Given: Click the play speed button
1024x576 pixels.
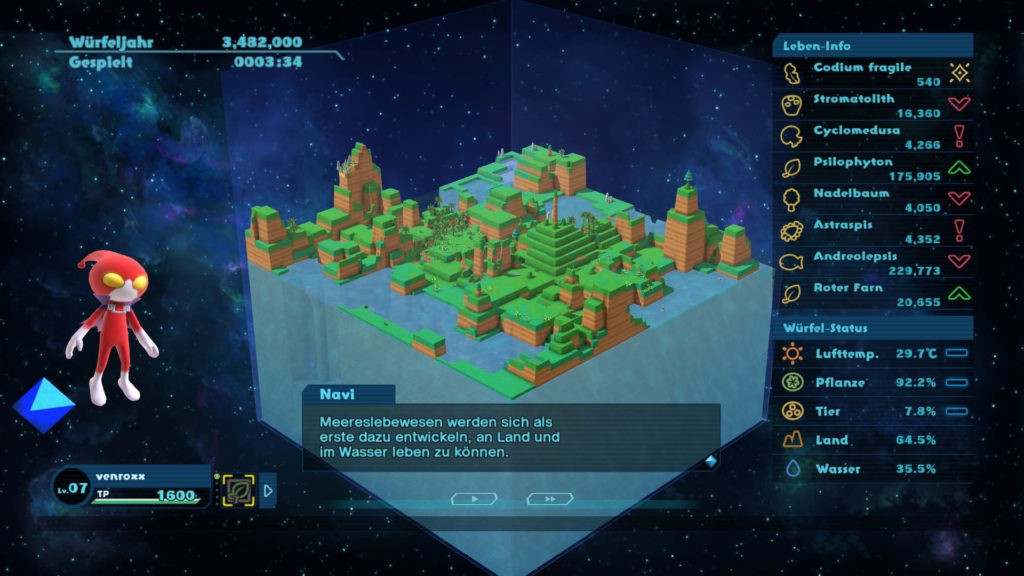Looking at the screenshot, I should click(x=473, y=498).
